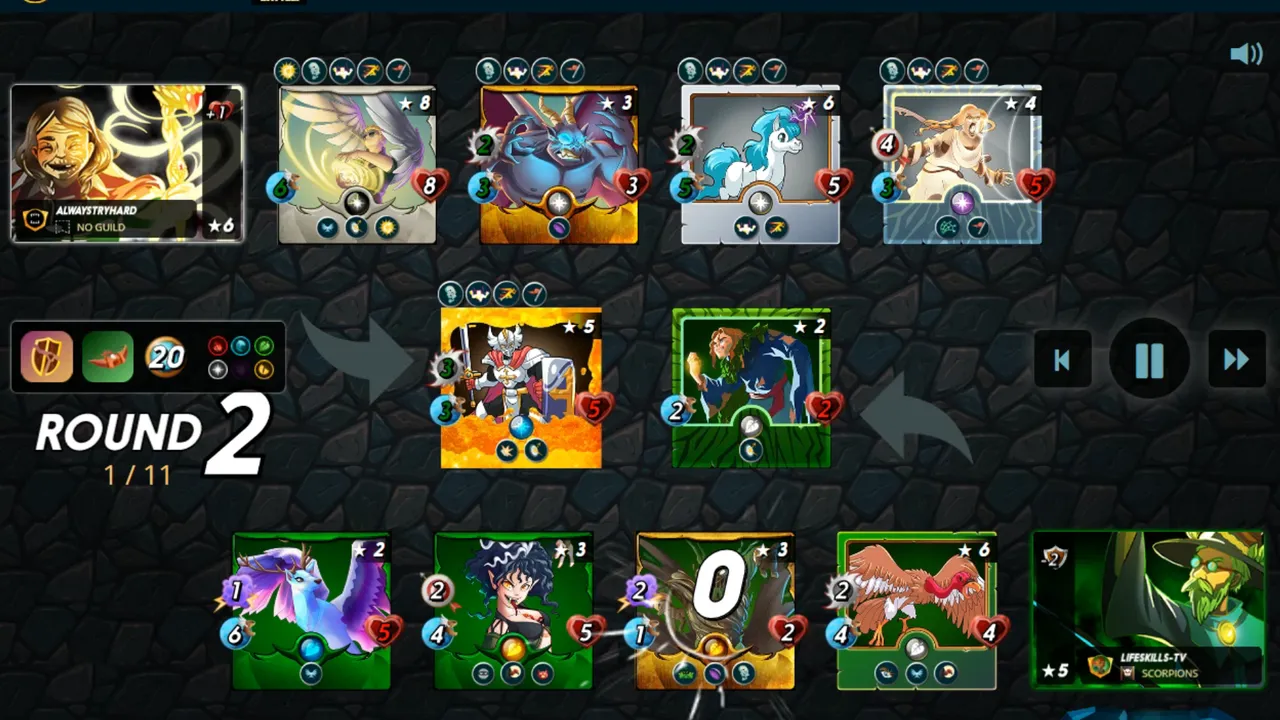1280x720 pixels.
Task: Select the purple winged stag card
Action: 311,611
